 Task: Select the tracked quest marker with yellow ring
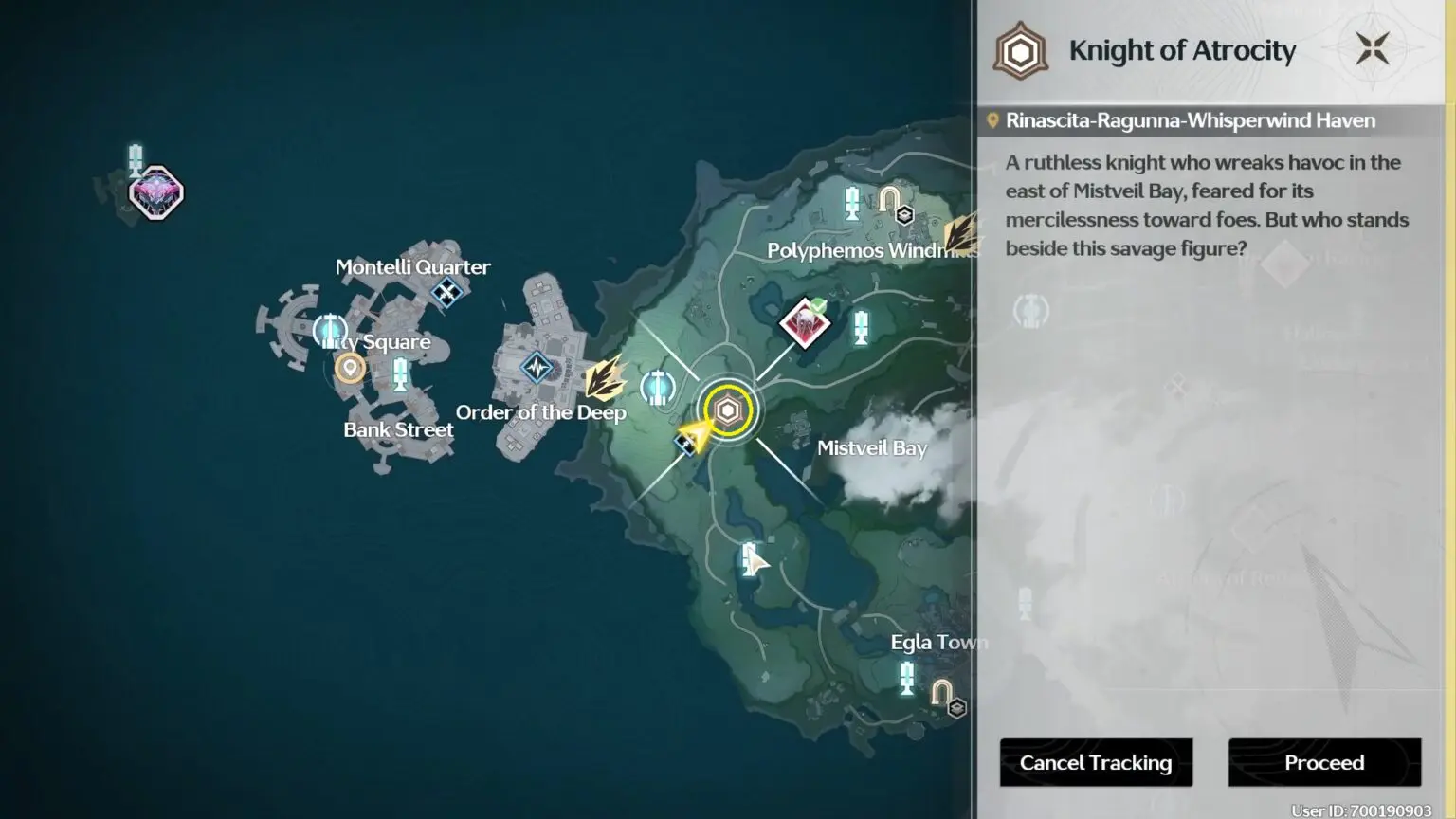[728, 411]
